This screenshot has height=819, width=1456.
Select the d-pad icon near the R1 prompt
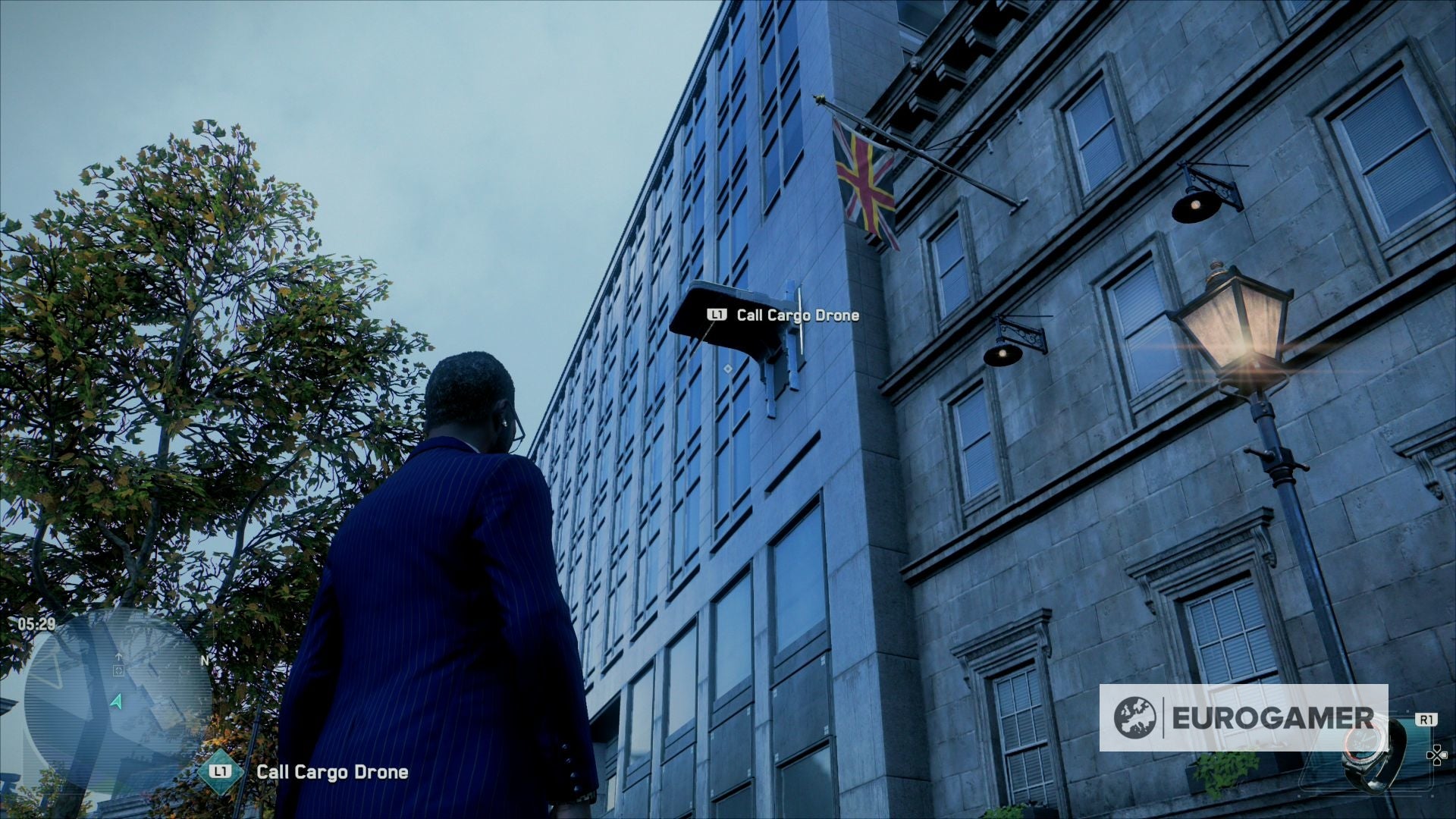(1436, 755)
